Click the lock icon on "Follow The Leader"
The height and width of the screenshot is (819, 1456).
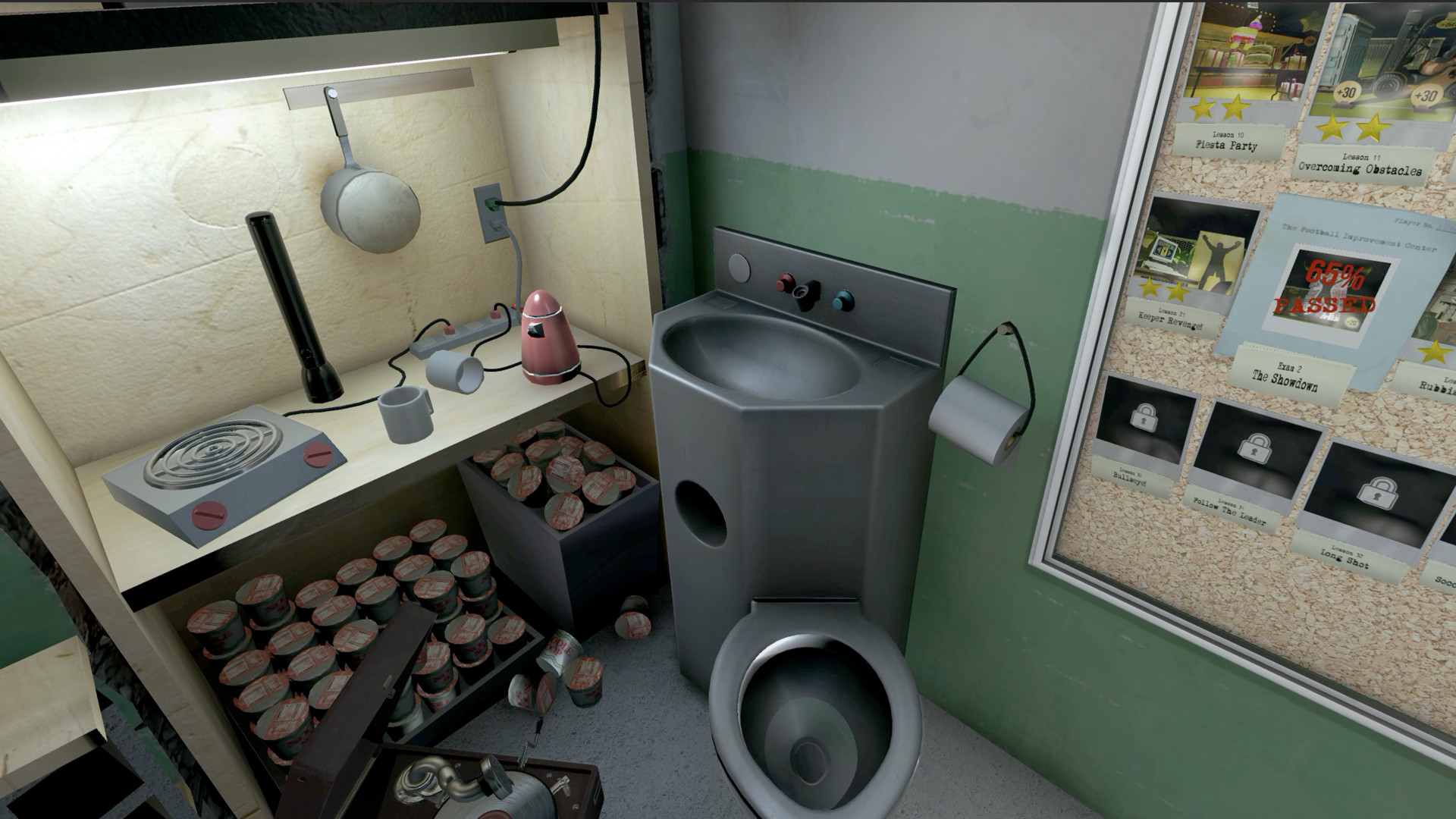[x=1254, y=448]
